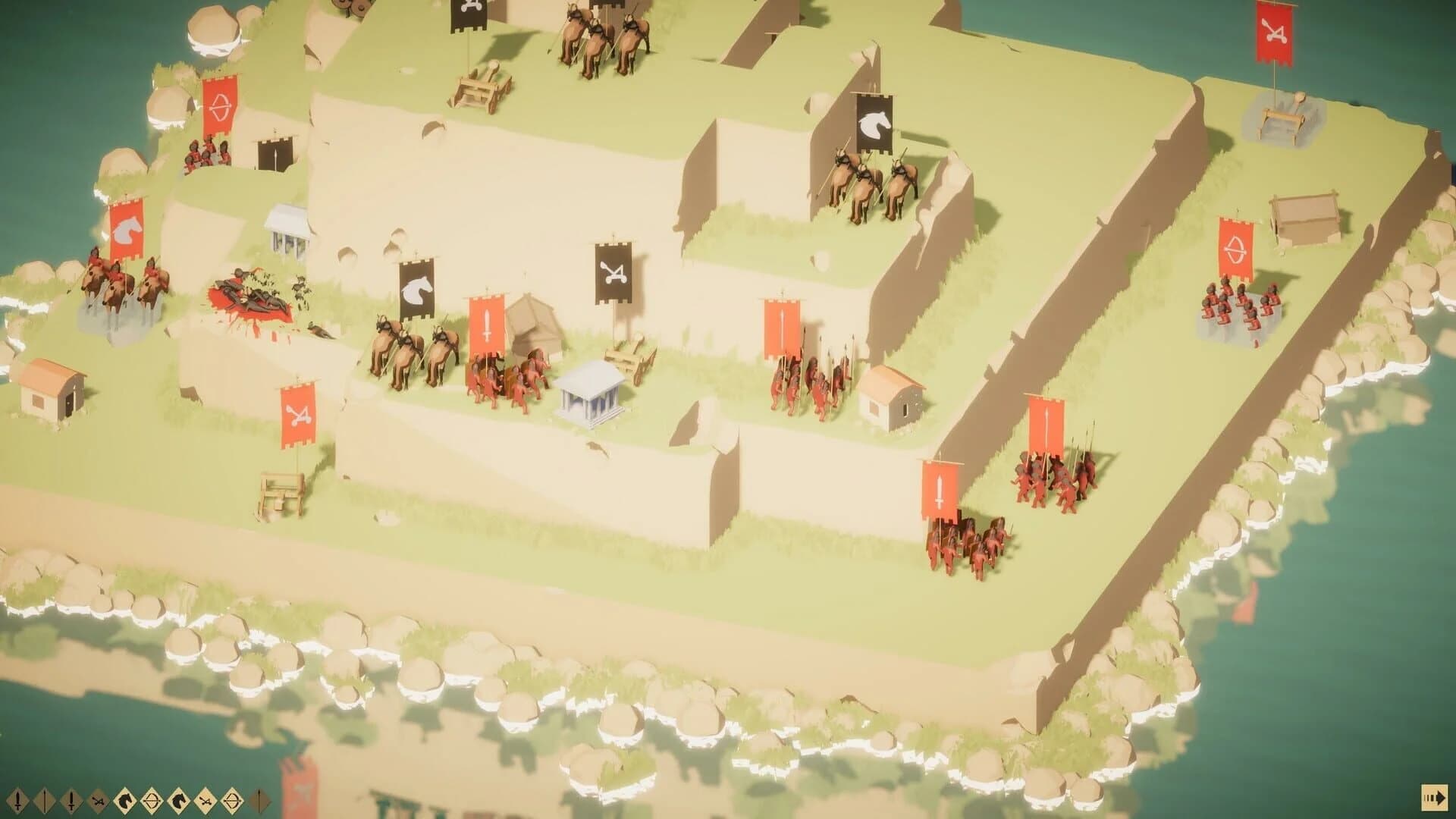
Task: Select the first horse cavalry unit icon
Action: [125, 801]
